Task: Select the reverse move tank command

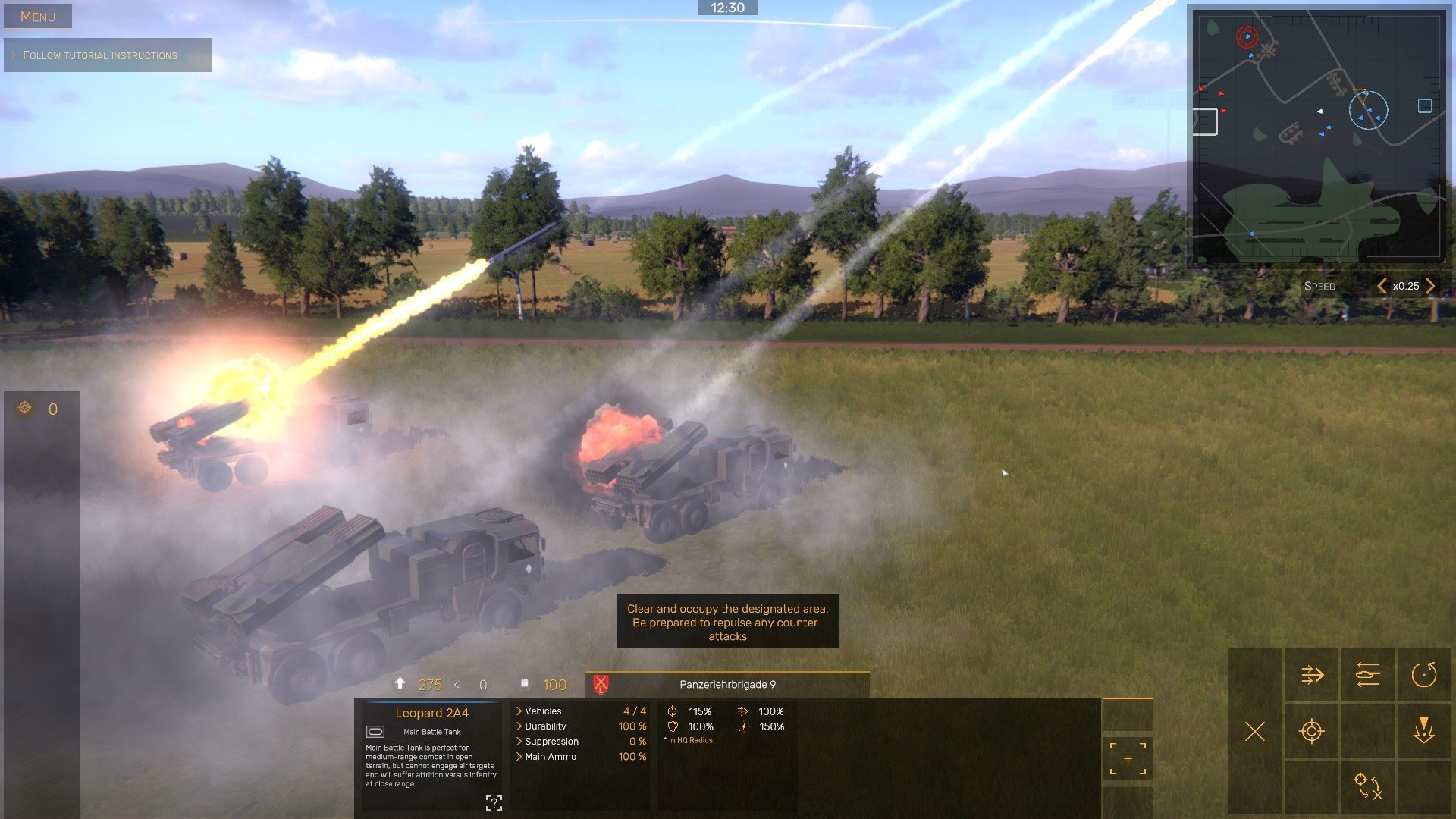Action: [1368, 675]
